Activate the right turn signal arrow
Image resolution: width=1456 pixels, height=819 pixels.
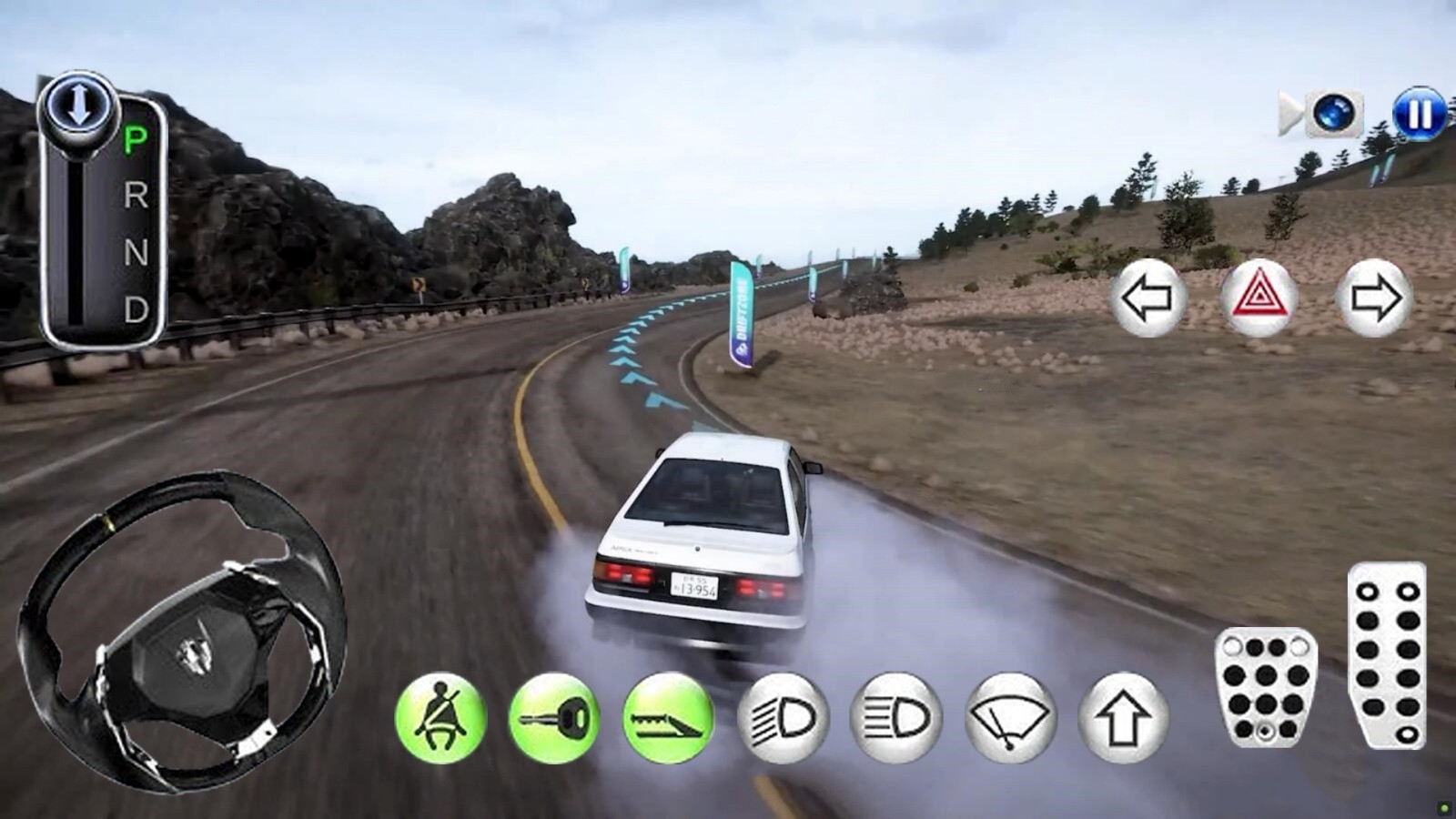click(1373, 298)
